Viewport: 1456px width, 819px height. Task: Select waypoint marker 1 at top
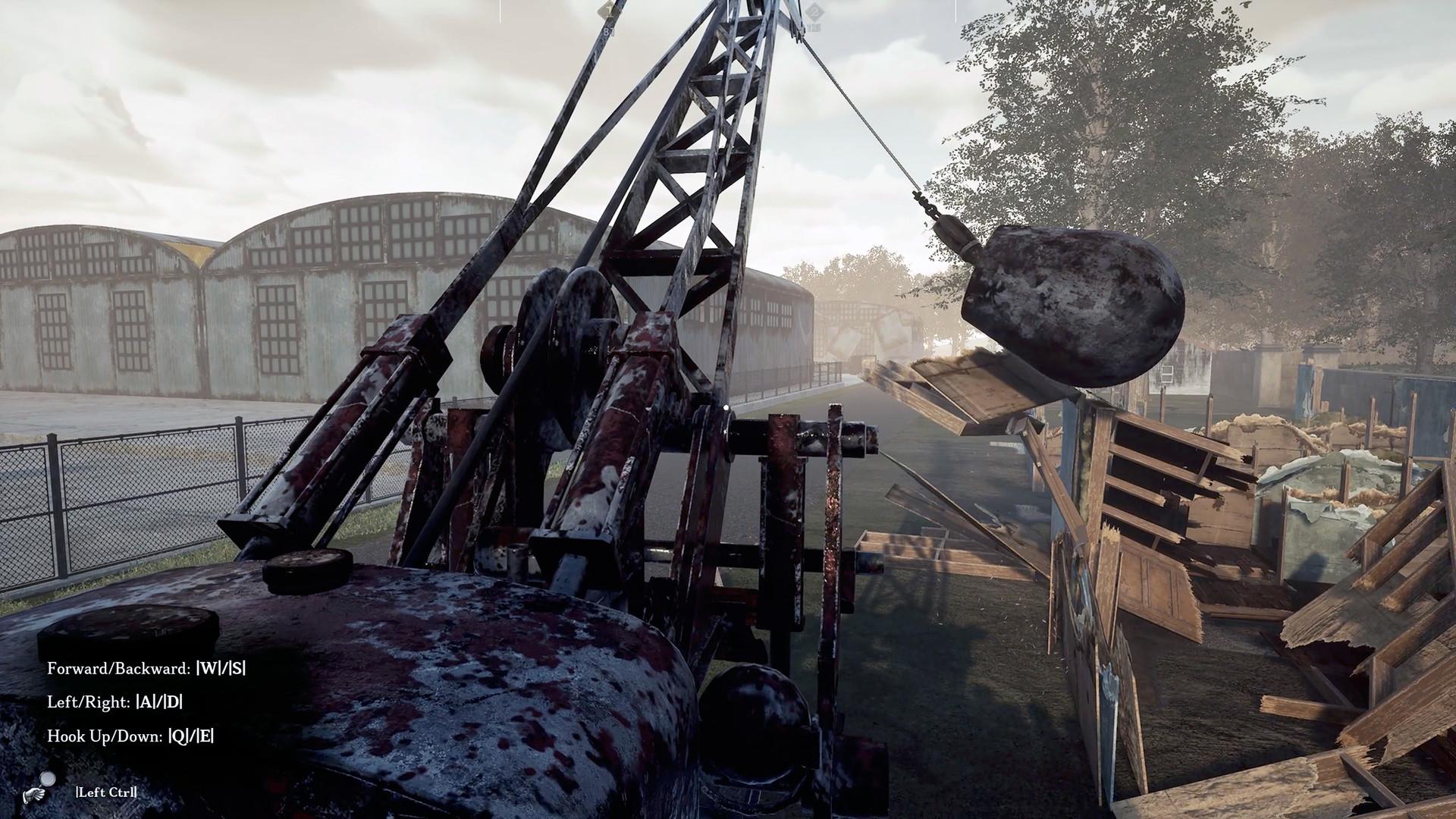[604, 11]
